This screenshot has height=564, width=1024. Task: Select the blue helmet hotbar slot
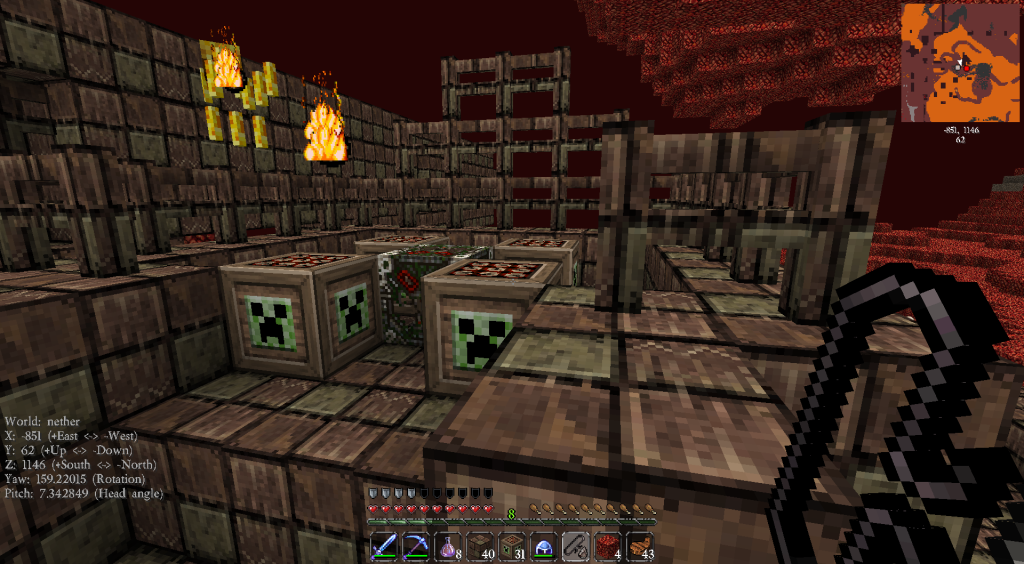(545, 546)
